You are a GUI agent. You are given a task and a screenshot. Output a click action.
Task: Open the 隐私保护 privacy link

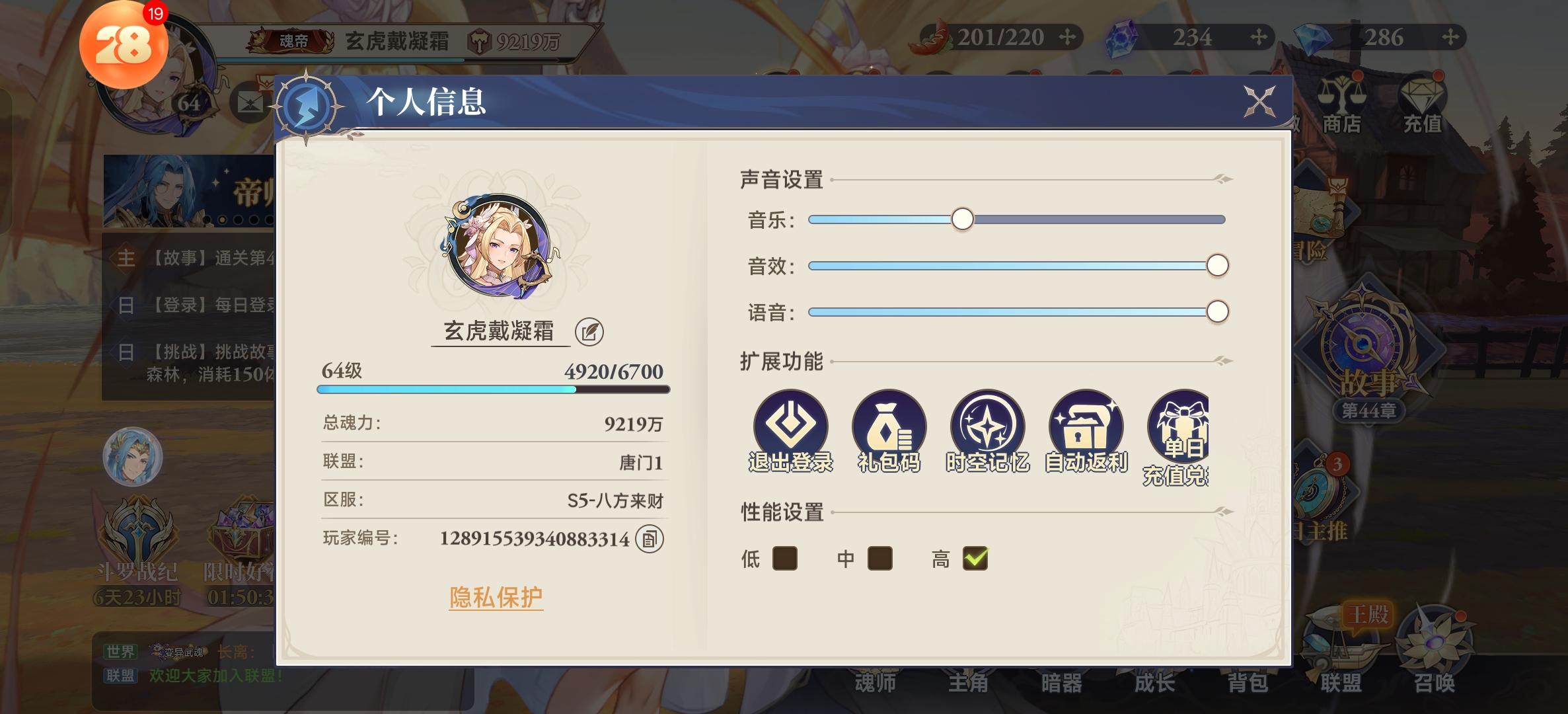(x=496, y=598)
